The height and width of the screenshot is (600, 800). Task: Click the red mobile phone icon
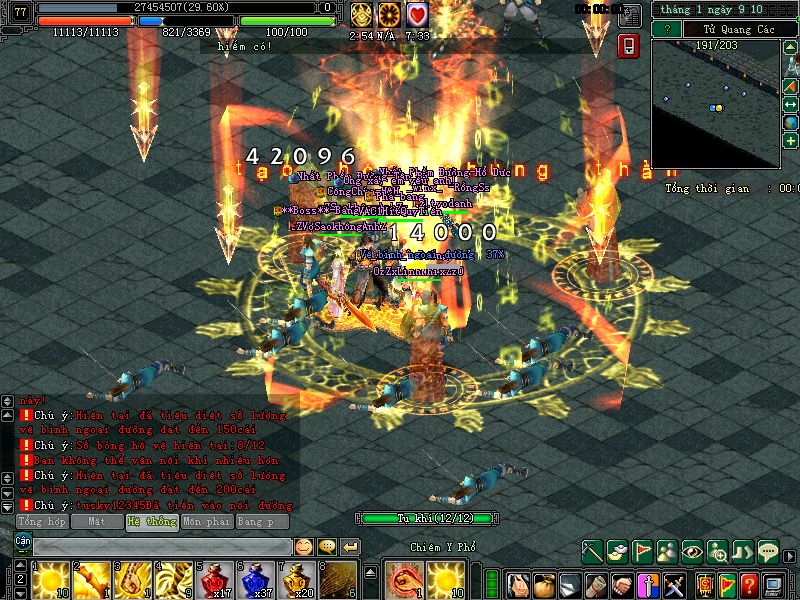629,46
